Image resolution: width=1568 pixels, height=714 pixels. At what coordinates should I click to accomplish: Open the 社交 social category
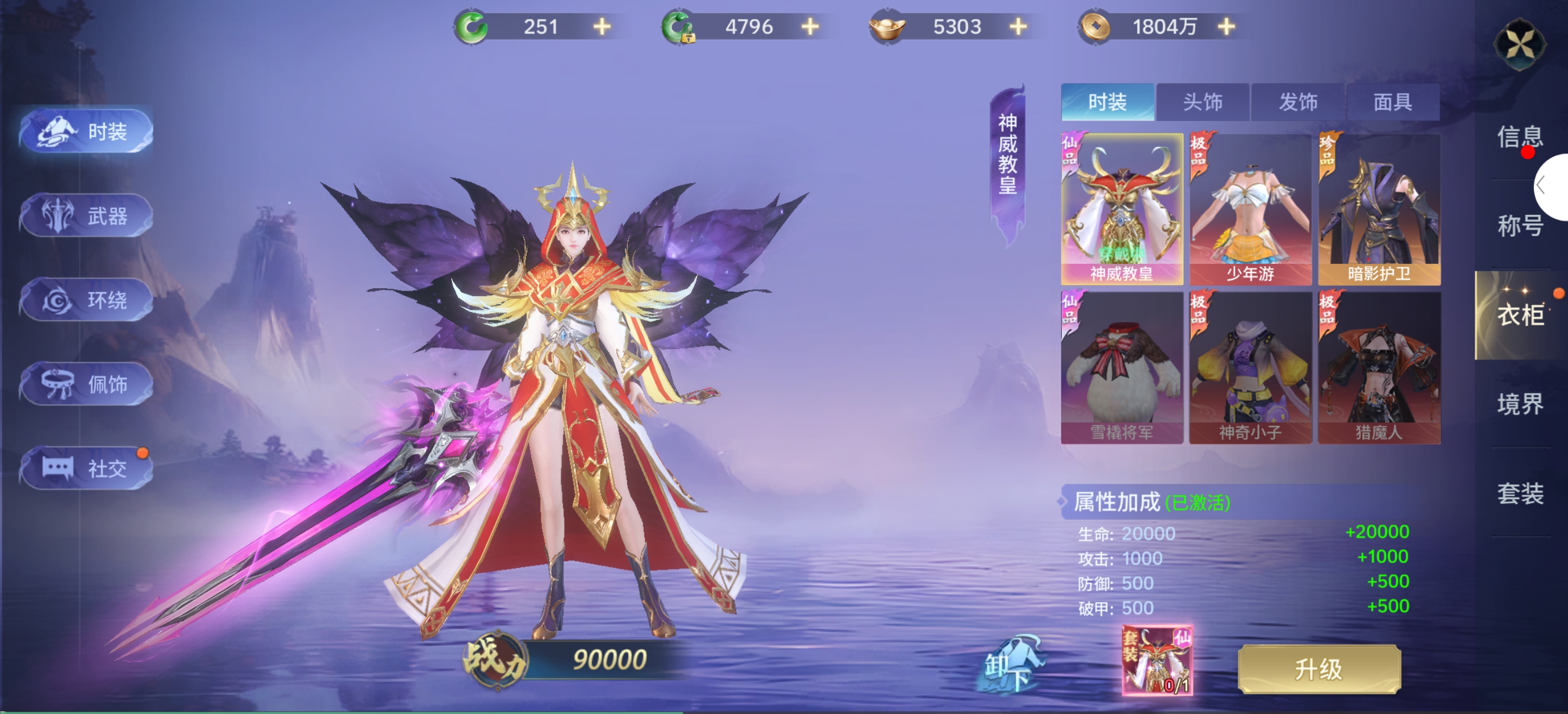(x=86, y=468)
